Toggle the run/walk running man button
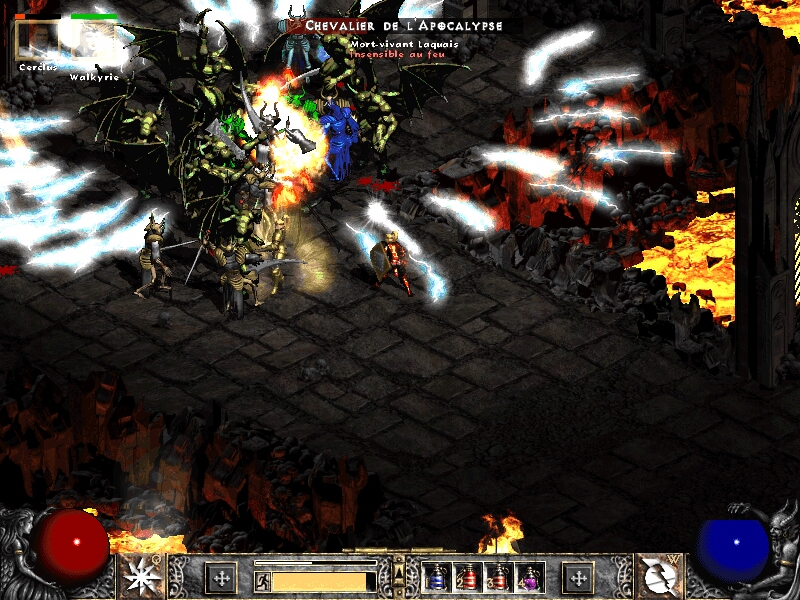This screenshot has width=800, height=600. pos(262,580)
